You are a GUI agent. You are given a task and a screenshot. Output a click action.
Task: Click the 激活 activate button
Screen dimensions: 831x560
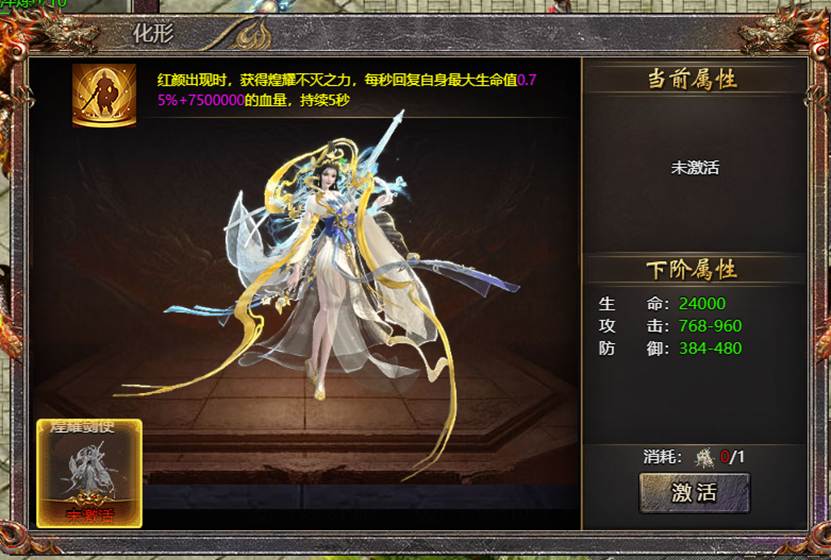(694, 492)
